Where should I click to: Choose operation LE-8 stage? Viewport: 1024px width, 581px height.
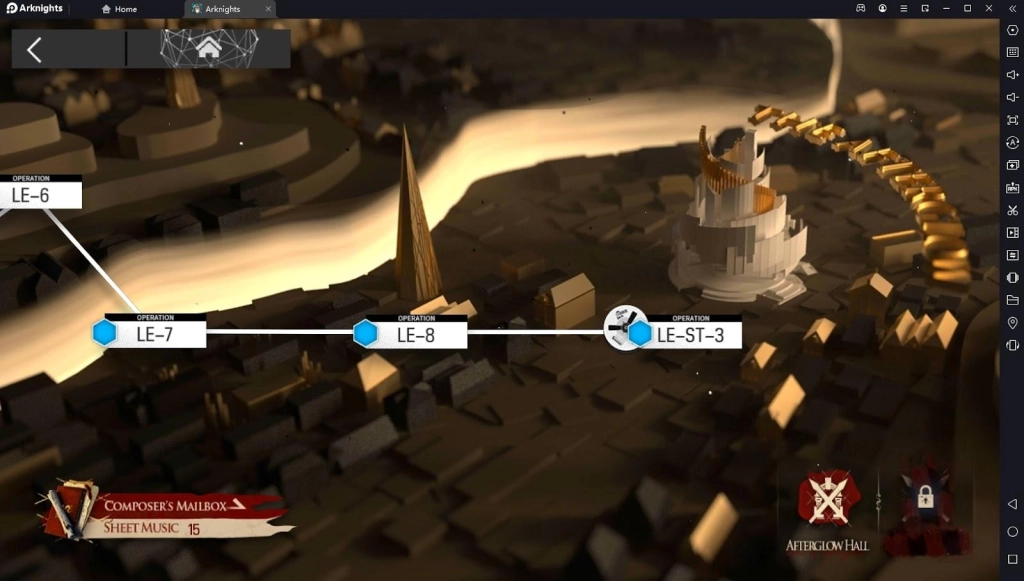point(414,334)
